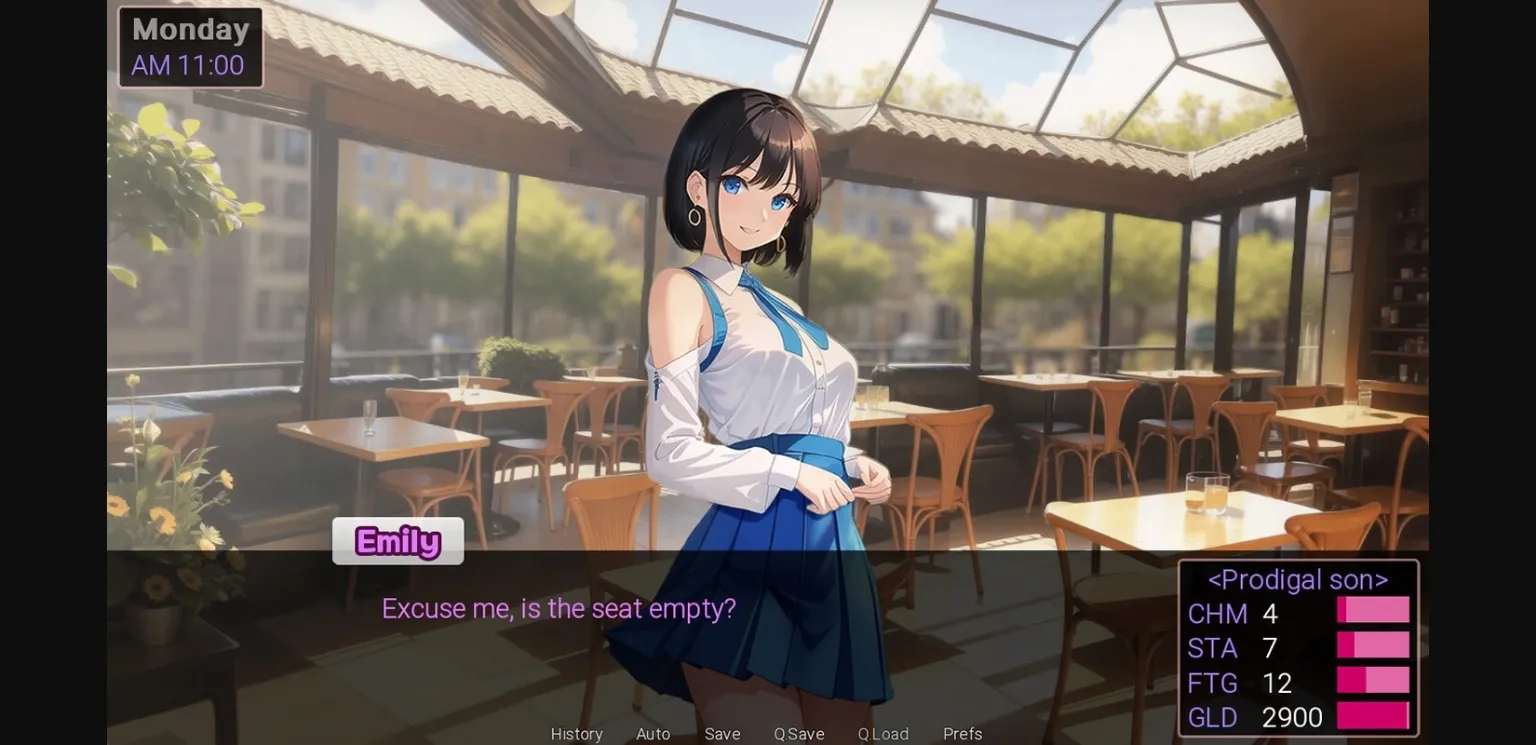Open the Prefs settings screen
This screenshot has height=745, width=1536.
962,733
